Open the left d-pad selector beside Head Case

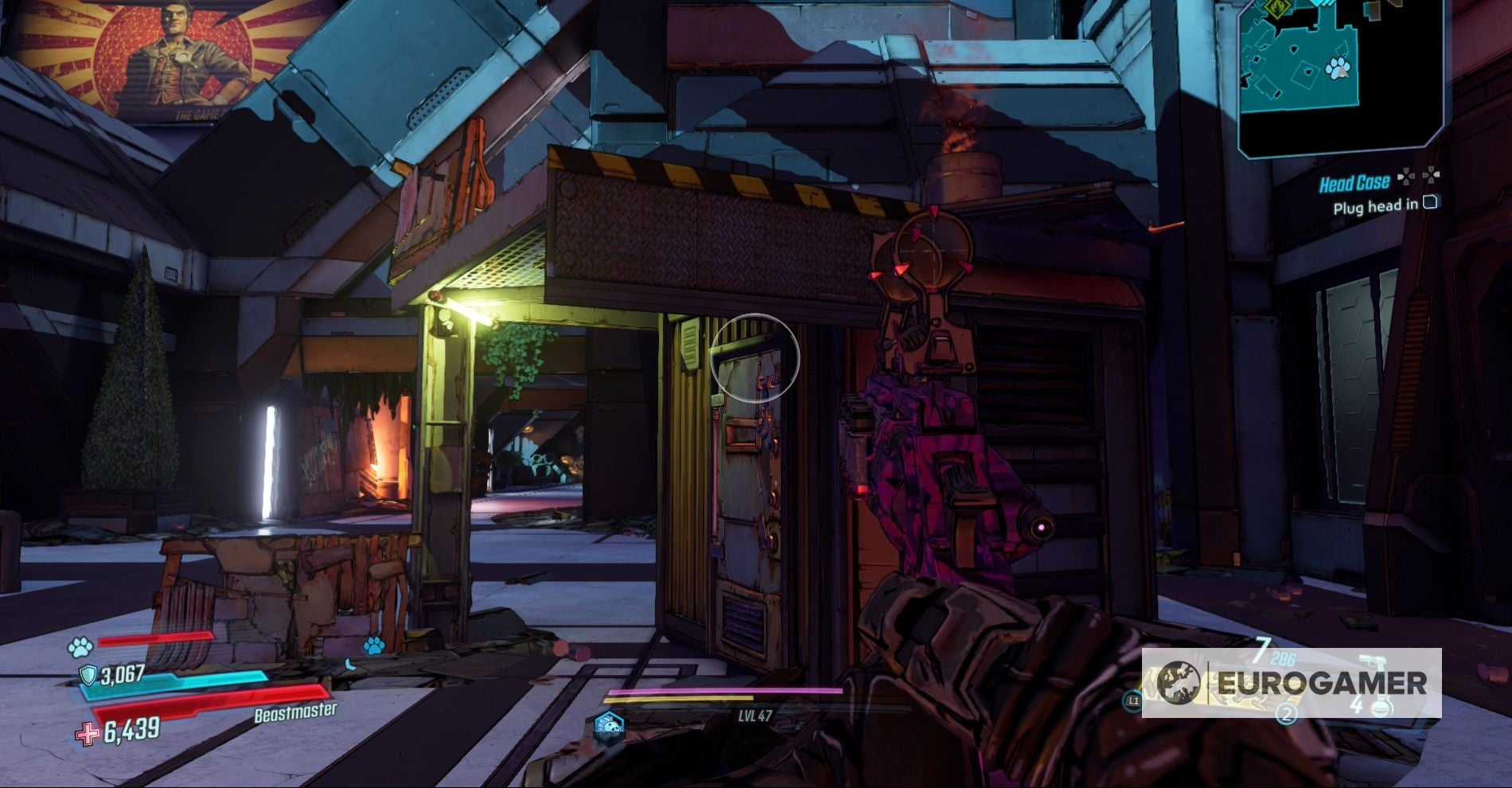(1407, 177)
